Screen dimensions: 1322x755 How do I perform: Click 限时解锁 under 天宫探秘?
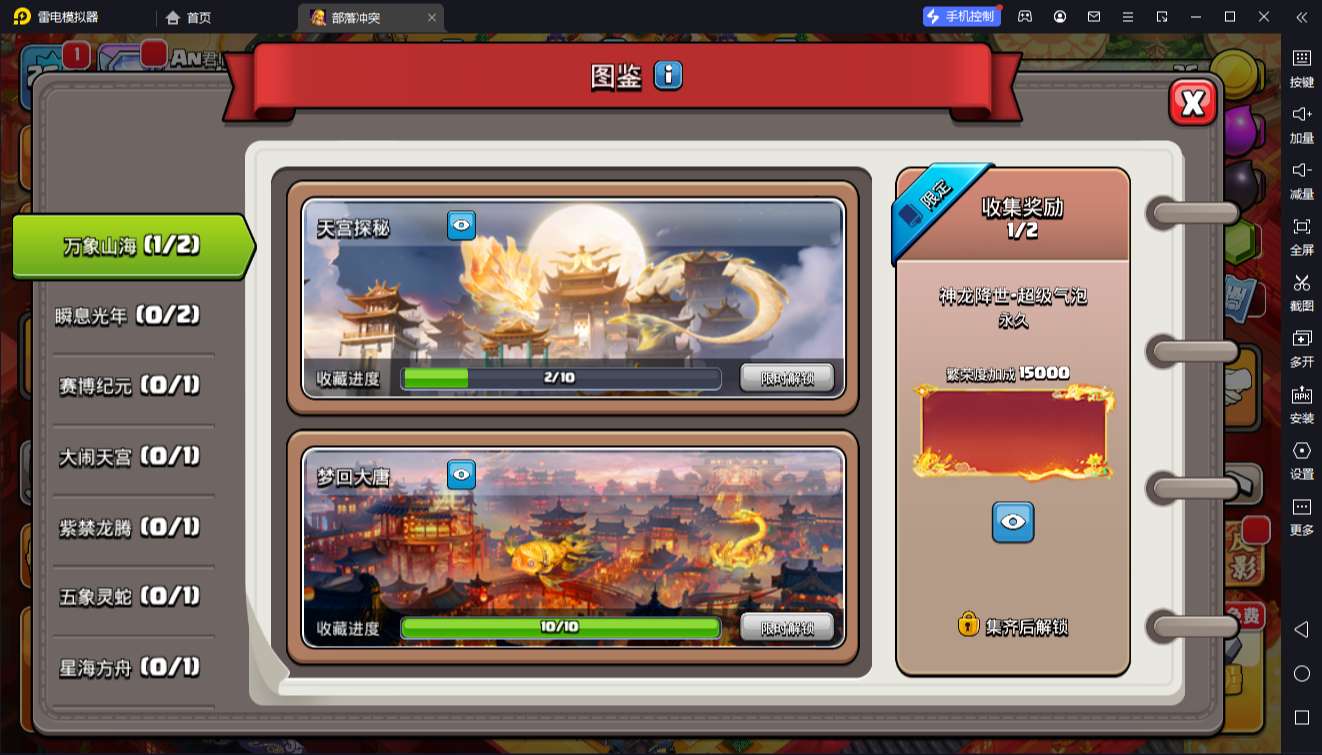point(786,378)
